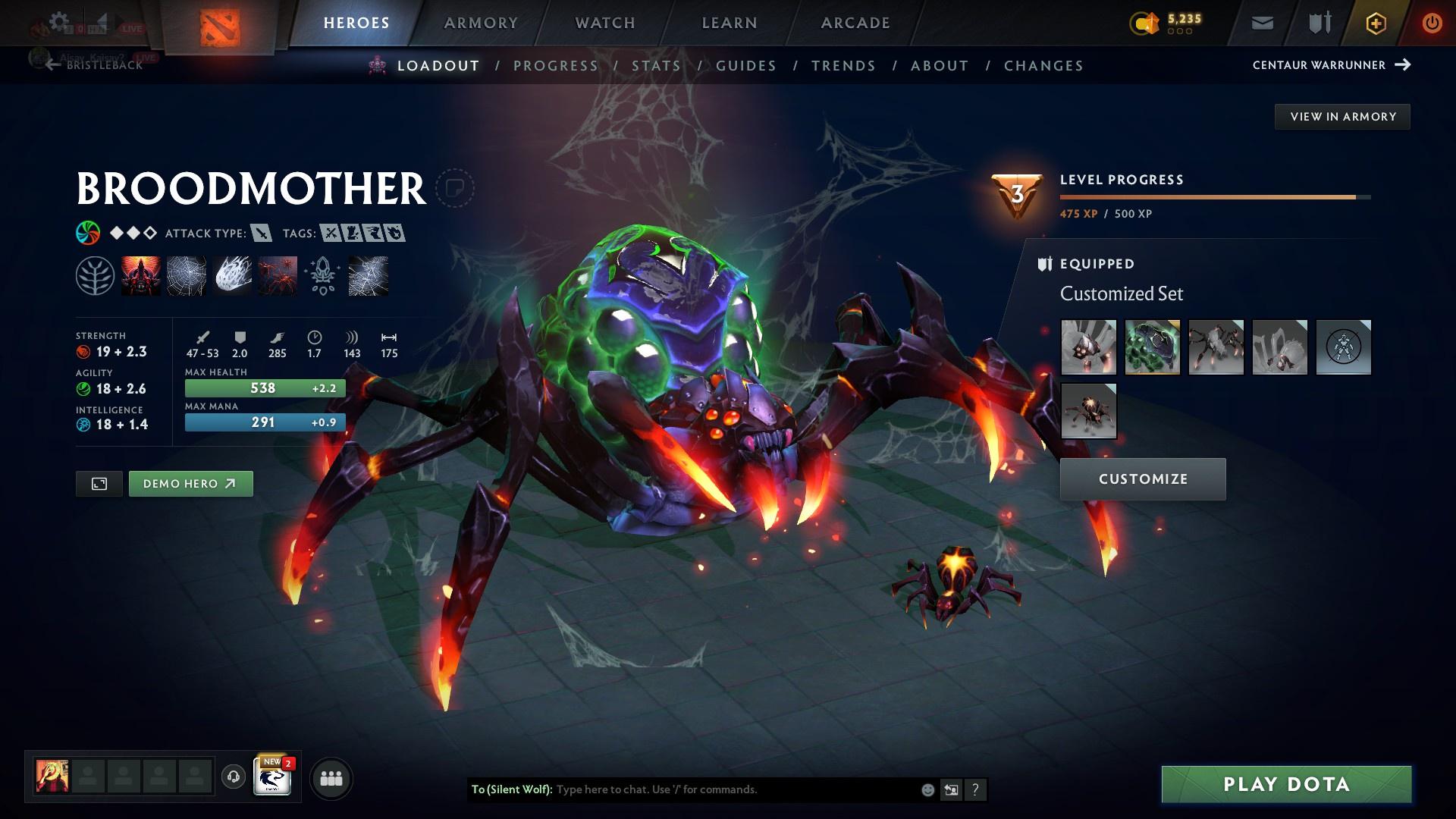Select the Spin Web ability icon

pyautogui.click(x=187, y=275)
